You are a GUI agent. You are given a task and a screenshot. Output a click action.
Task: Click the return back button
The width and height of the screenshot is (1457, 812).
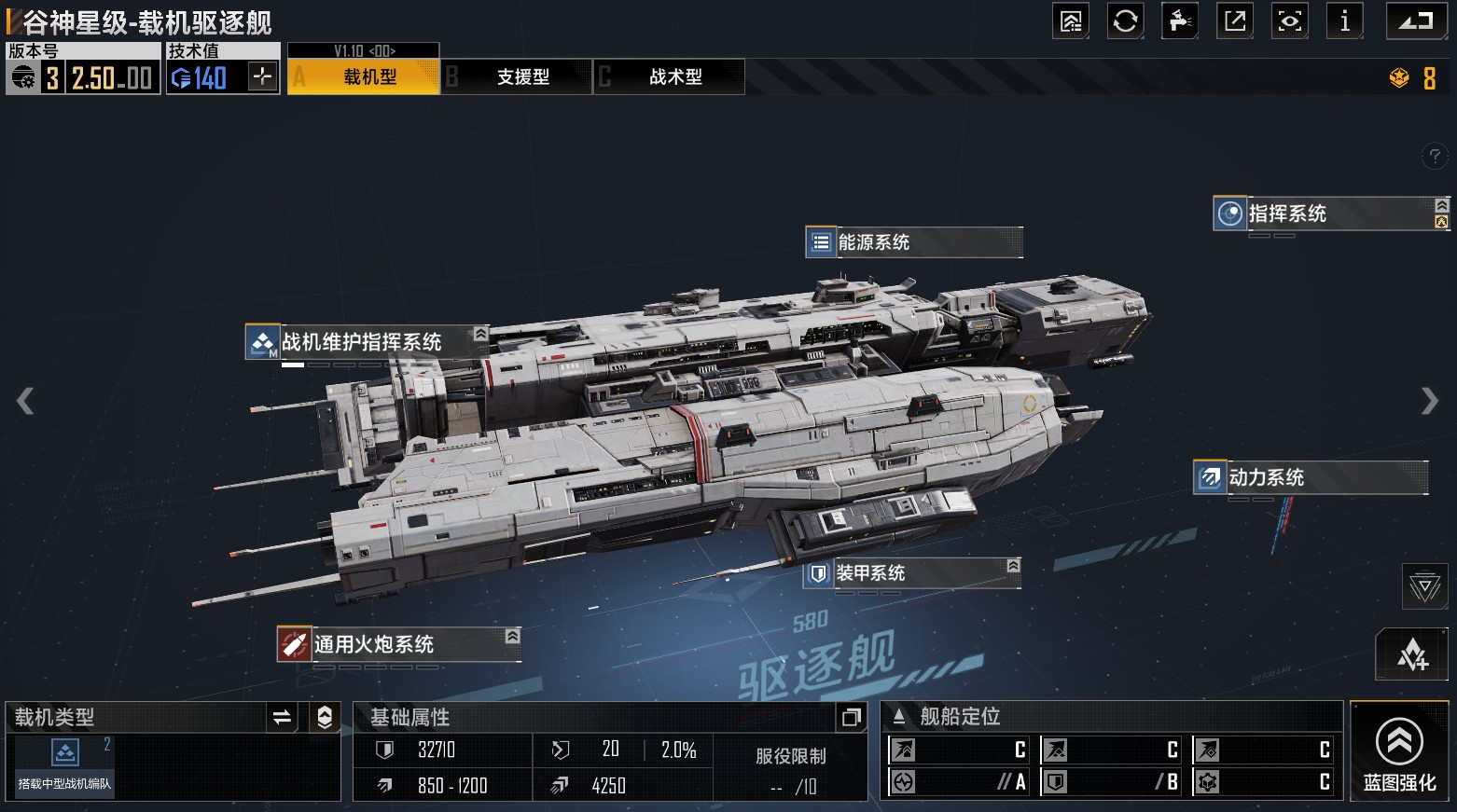click(x=1416, y=21)
